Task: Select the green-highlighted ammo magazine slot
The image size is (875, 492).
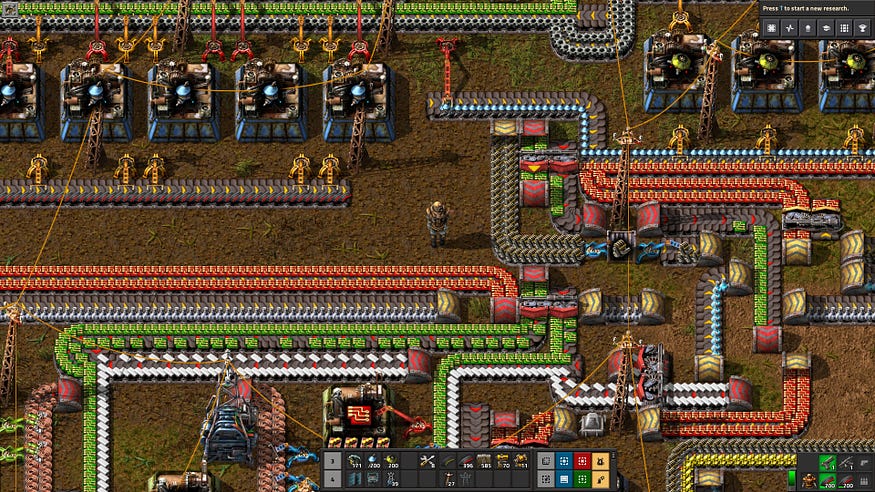Action: click(826, 479)
